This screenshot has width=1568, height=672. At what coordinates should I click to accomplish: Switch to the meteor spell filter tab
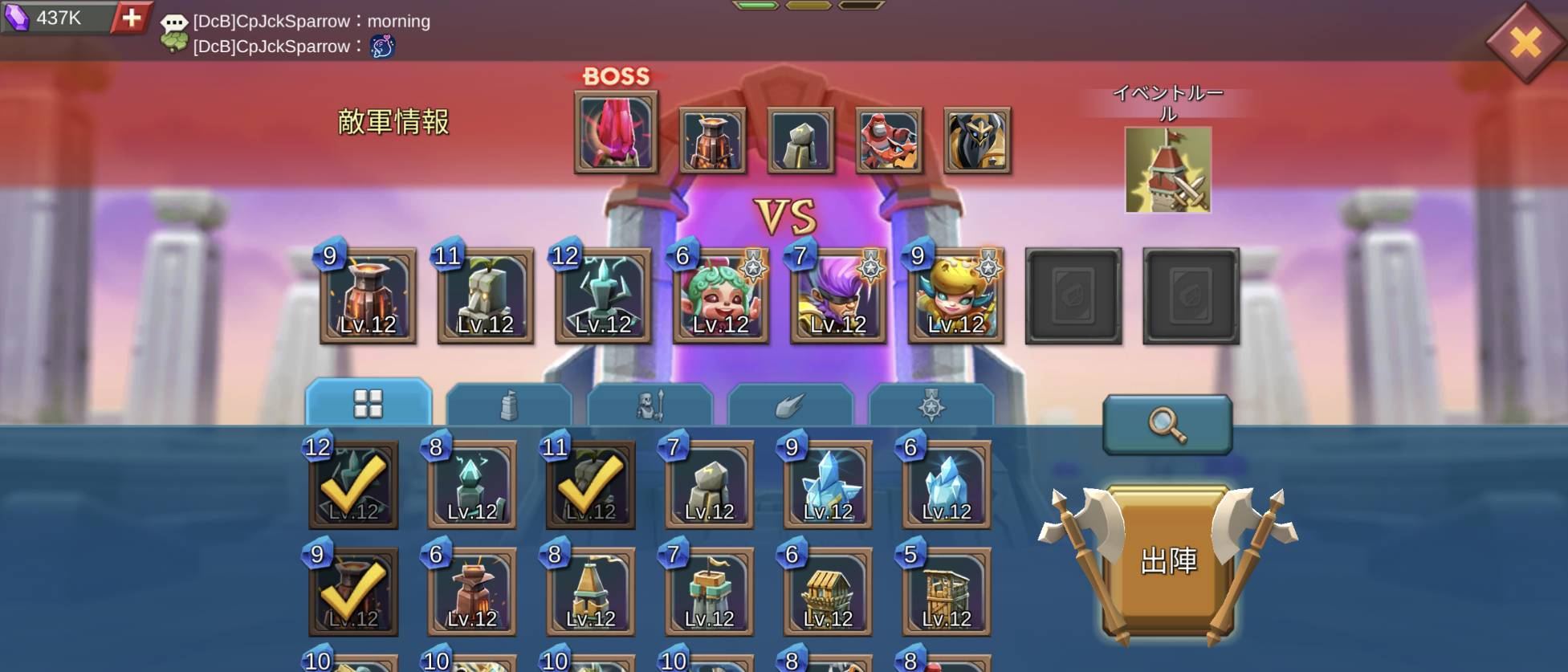(790, 405)
